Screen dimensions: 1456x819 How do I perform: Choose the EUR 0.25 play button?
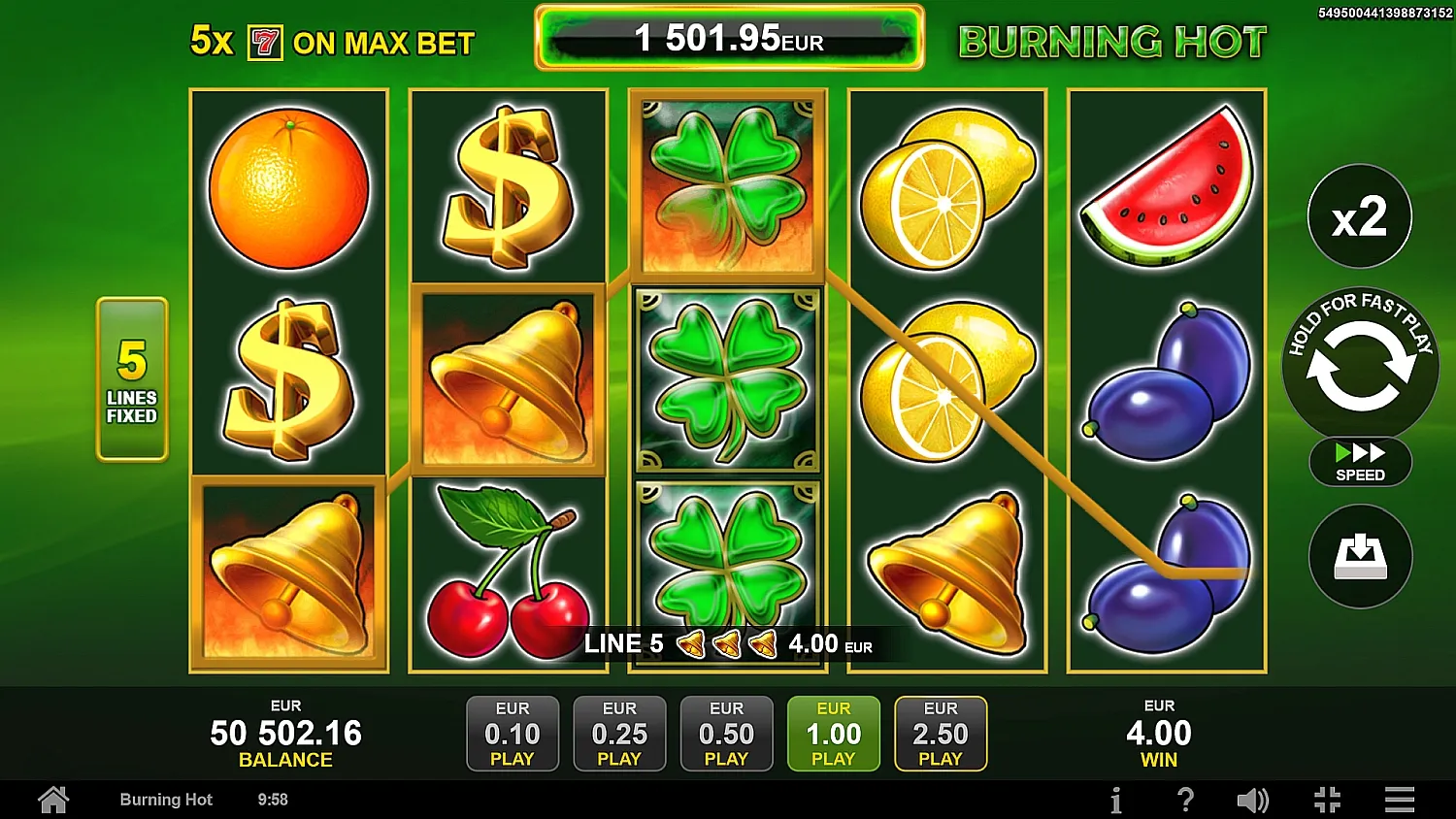click(x=619, y=734)
